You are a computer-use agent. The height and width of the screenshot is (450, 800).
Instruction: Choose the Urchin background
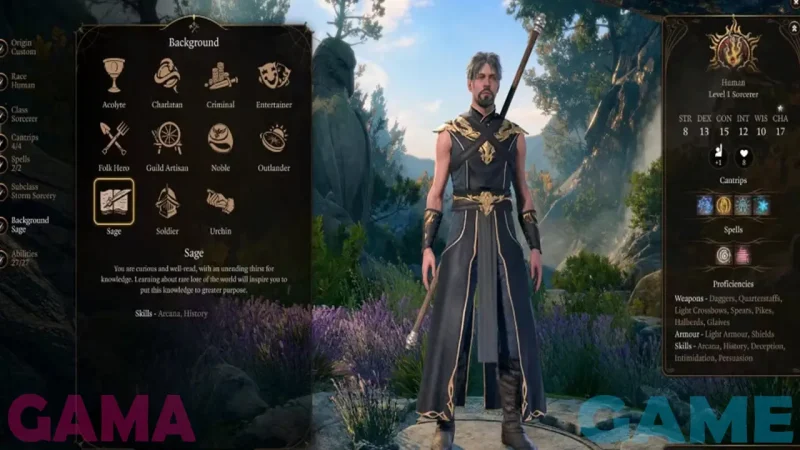pyautogui.click(x=220, y=201)
